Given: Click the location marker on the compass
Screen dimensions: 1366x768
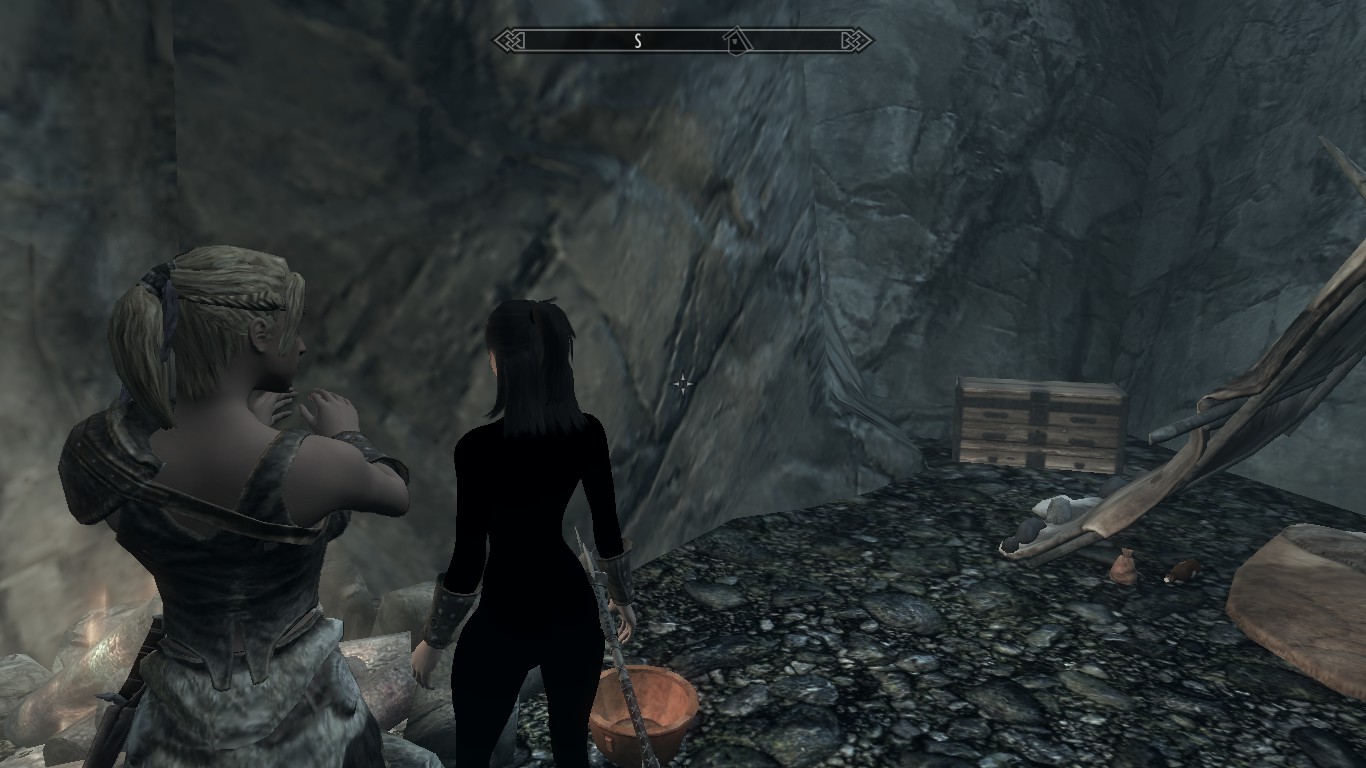Looking at the screenshot, I should pyautogui.click(x=736, y=41).
